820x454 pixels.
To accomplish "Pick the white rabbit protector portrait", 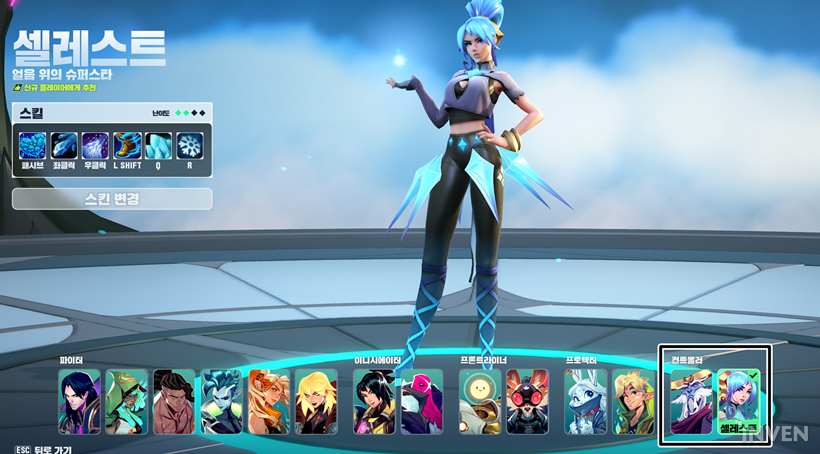I will pyautogui.click(x=586, y=402).
